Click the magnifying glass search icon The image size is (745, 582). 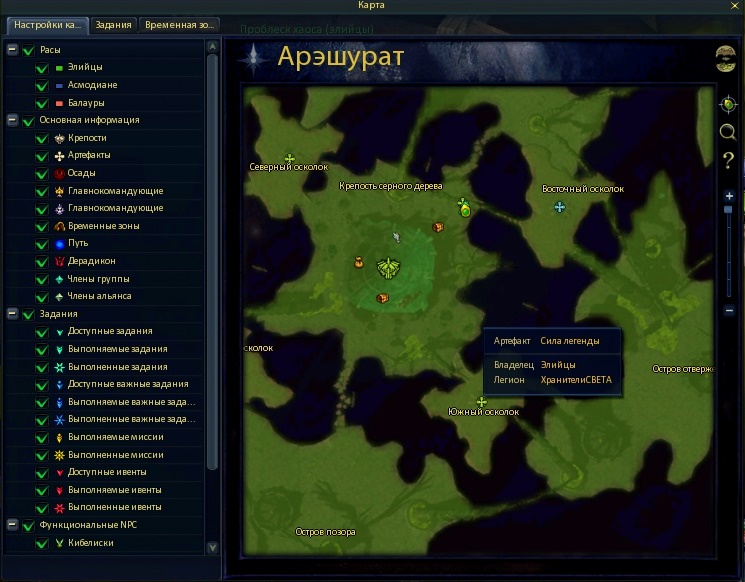[727, 132]
